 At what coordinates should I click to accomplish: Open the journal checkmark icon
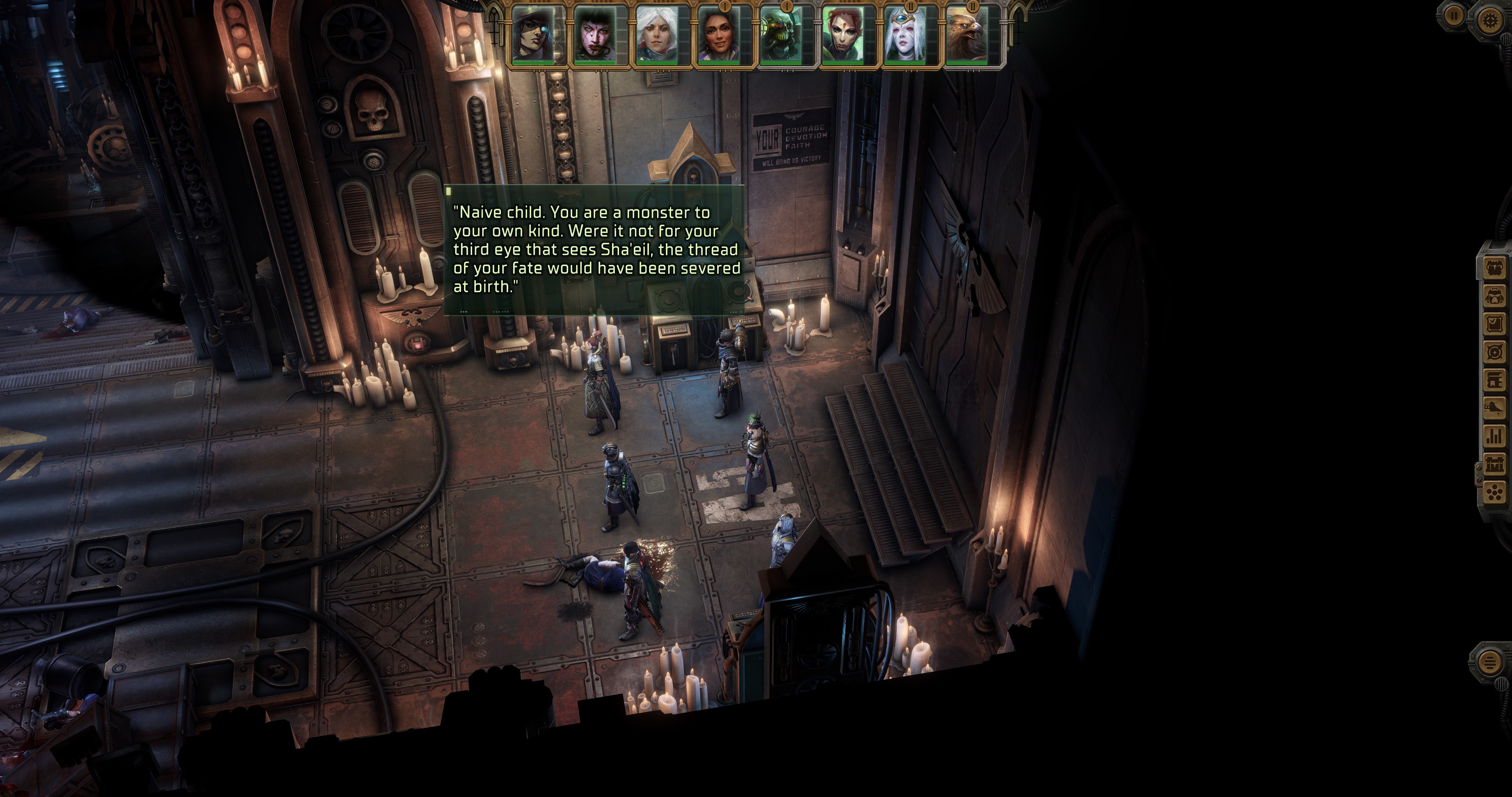(1494, 325)
